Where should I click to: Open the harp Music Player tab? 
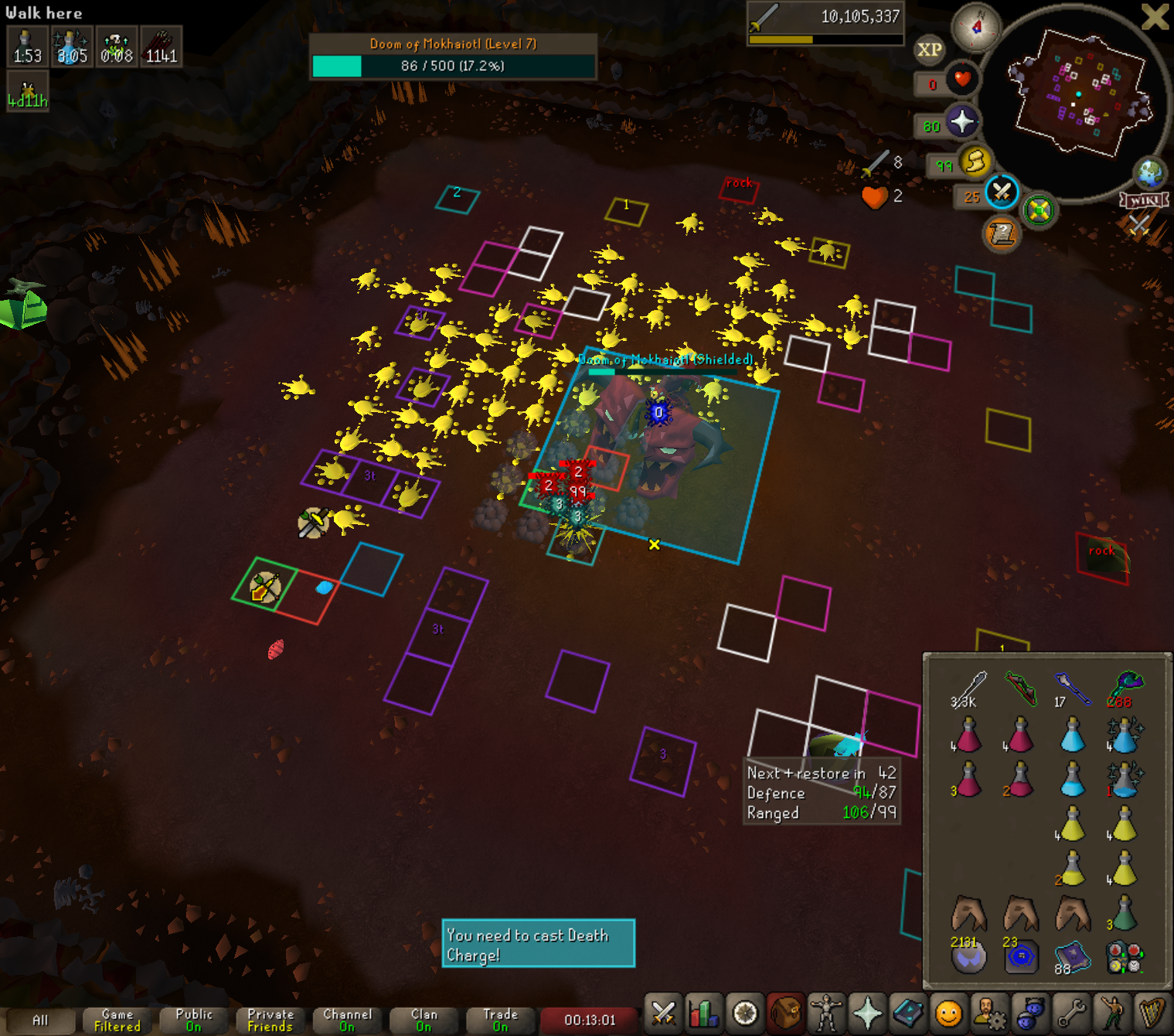[1153, 1013]
